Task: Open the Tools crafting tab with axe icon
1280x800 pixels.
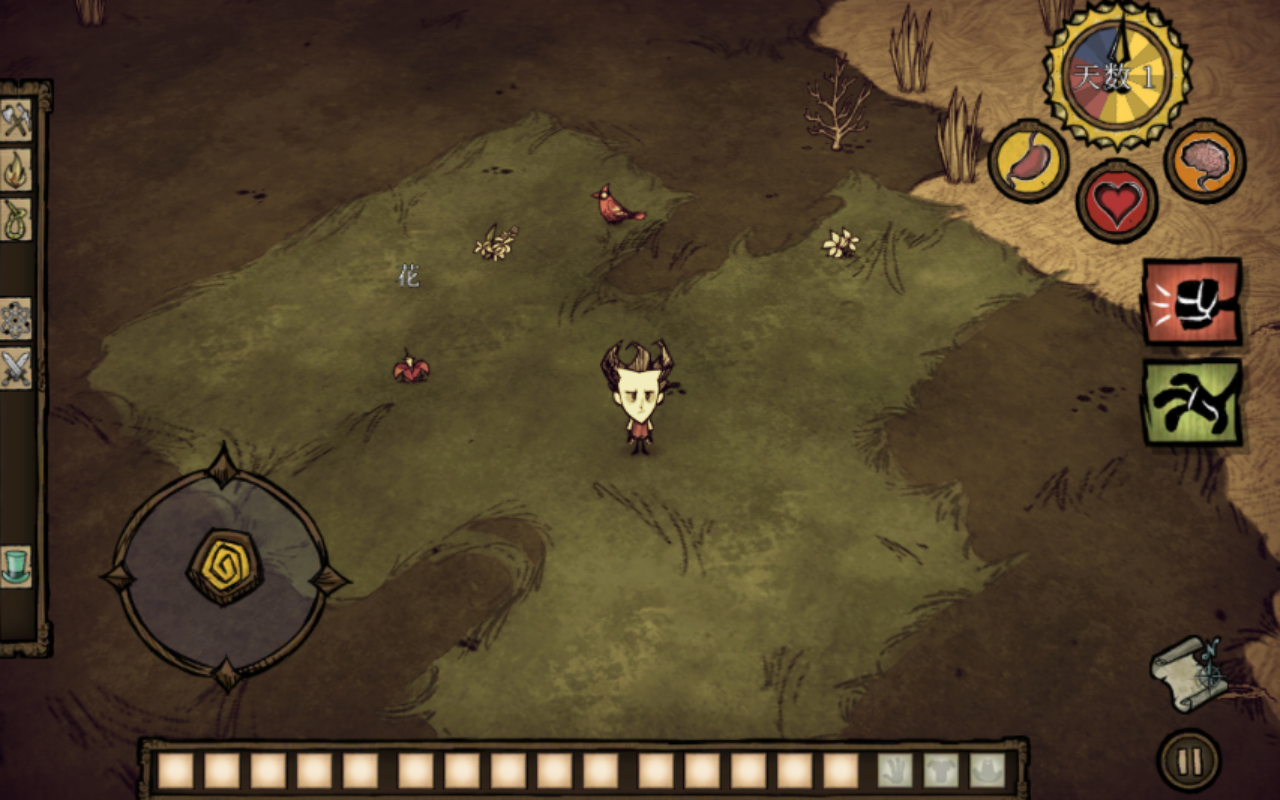Action: pos(16,120)
